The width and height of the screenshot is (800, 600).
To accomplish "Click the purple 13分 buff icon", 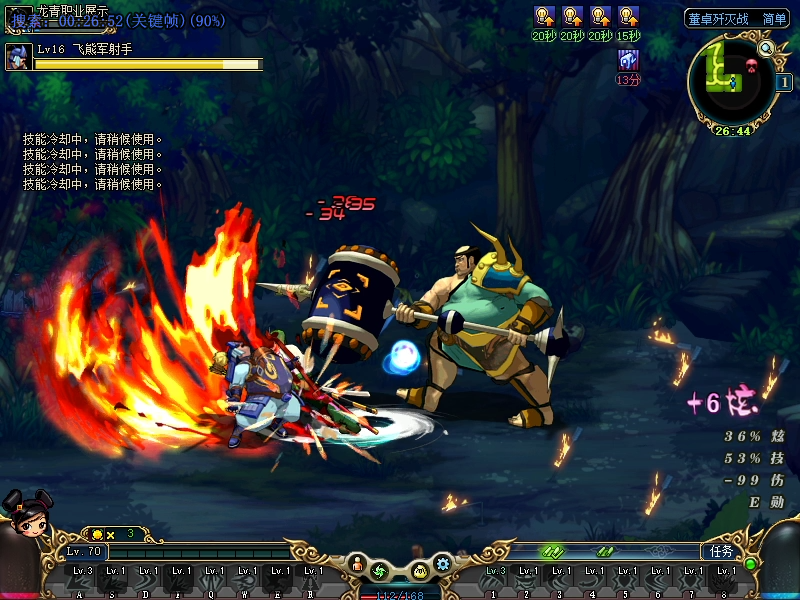I will tap(628, 59).
